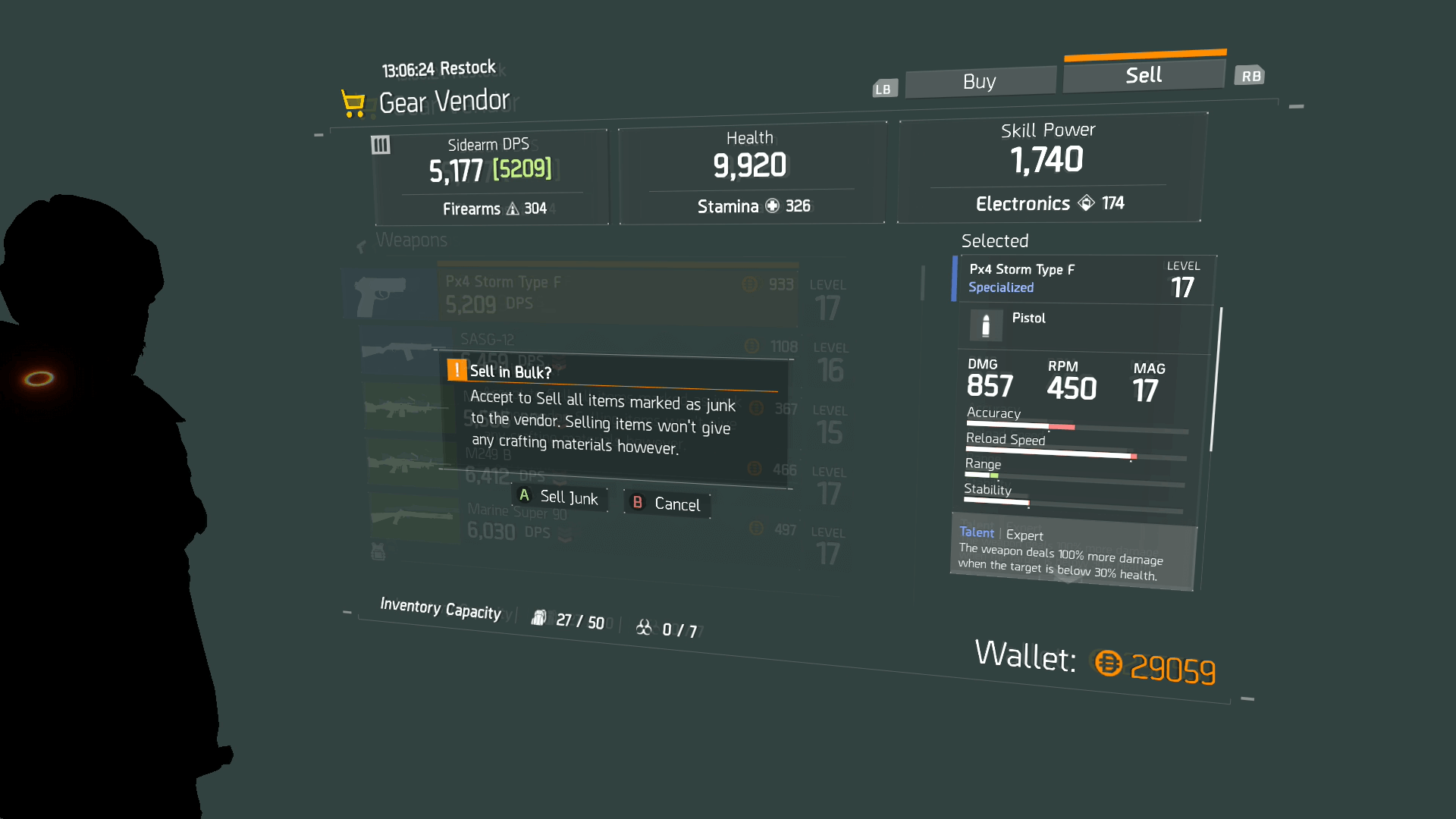1456x819 pixels.
Task: Click the credits coin icon in the Wallet
Action: 1108,664
